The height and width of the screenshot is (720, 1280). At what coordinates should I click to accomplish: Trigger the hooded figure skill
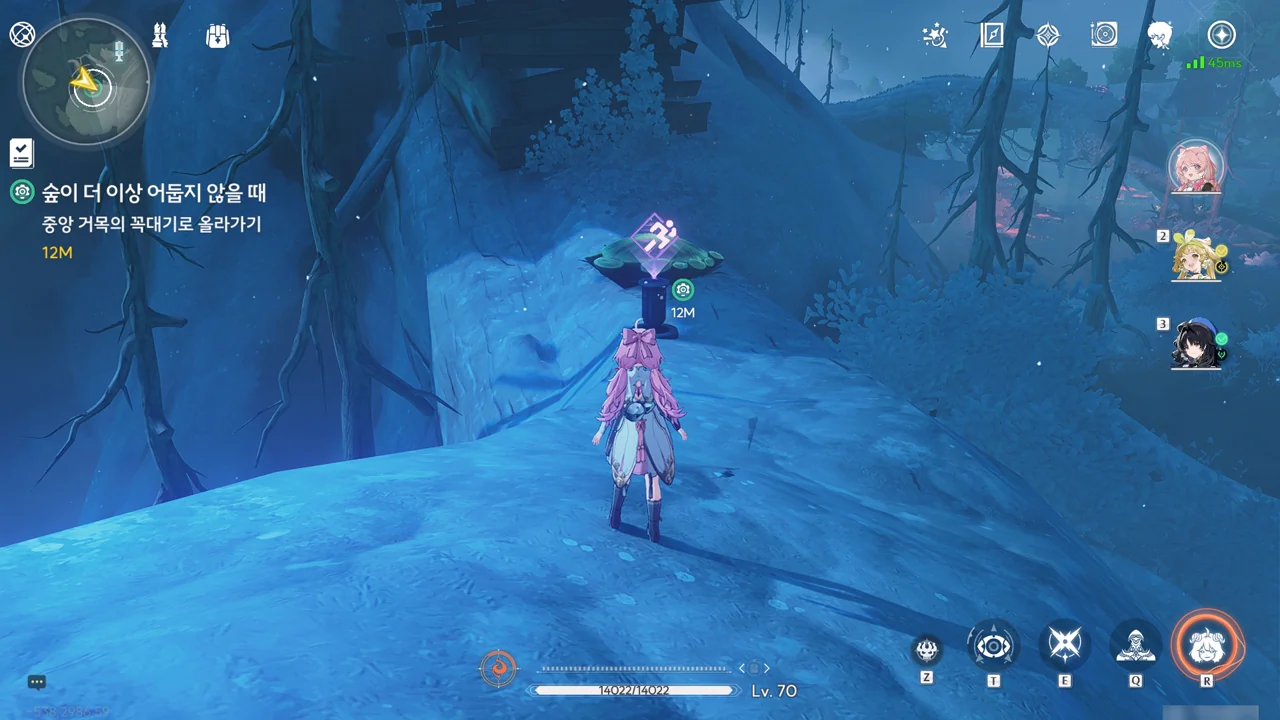pos(1136,646)
